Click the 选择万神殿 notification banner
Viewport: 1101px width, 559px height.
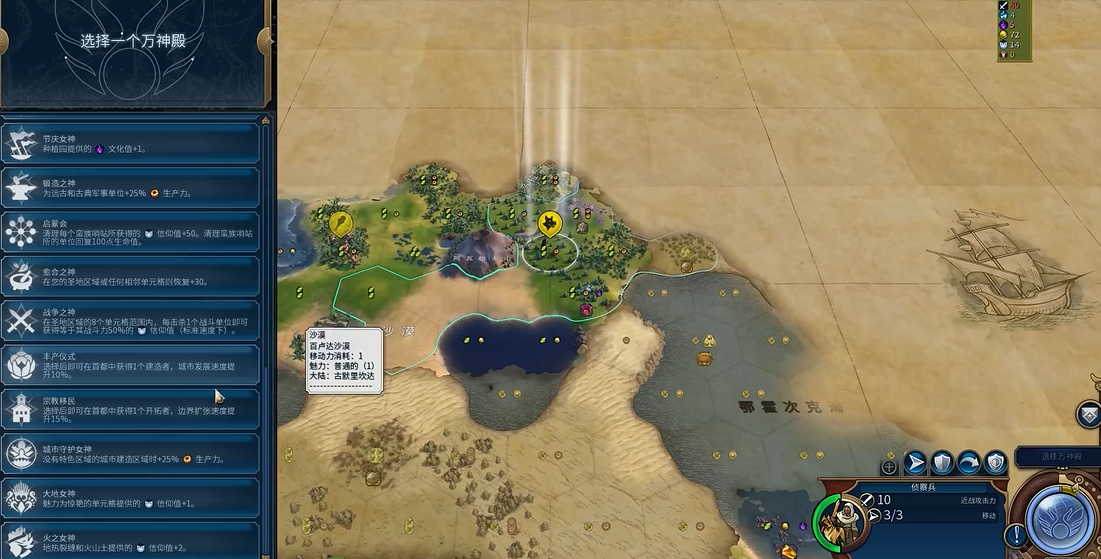click(1058, 457)
